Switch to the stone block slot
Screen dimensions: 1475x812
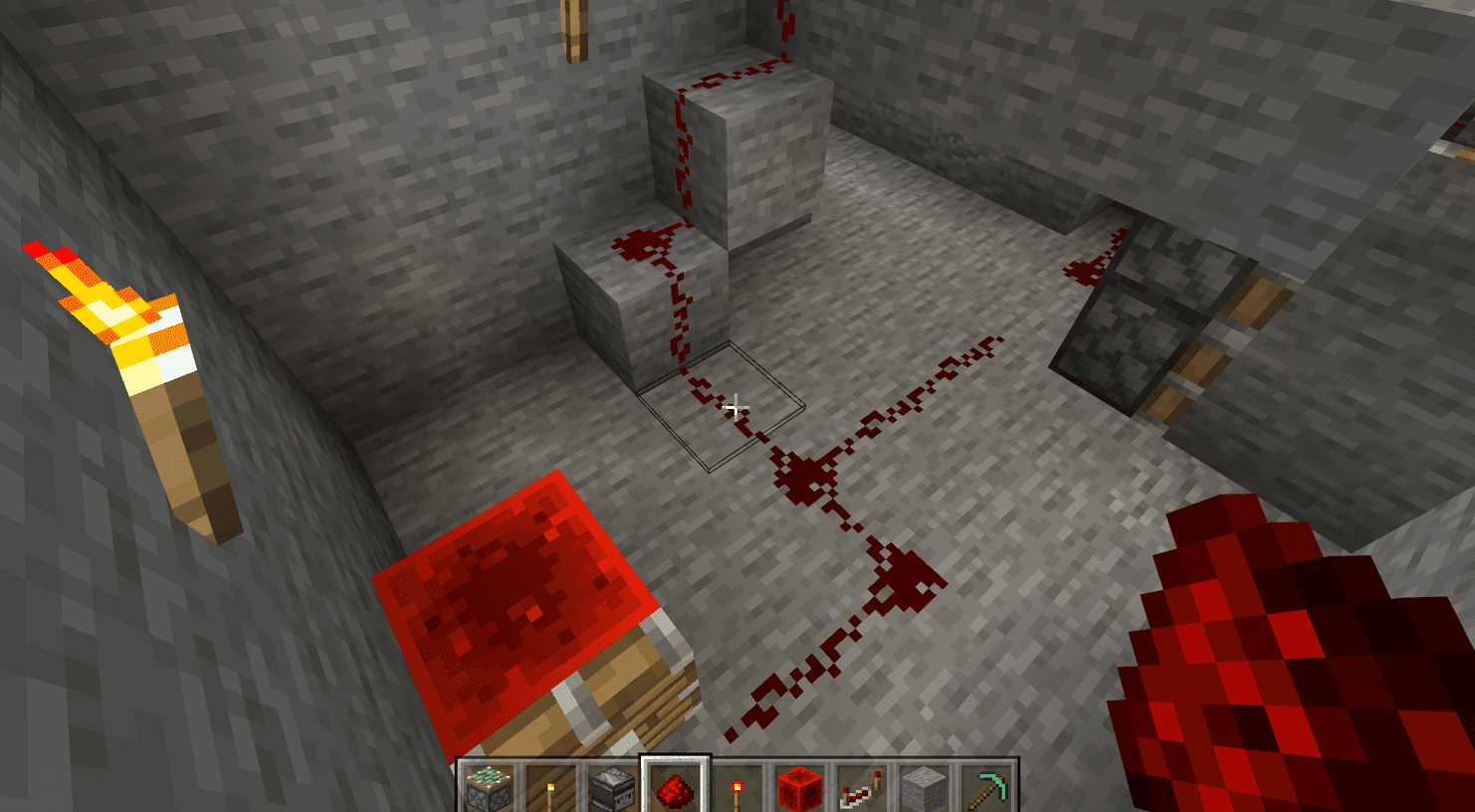point(923,788)
